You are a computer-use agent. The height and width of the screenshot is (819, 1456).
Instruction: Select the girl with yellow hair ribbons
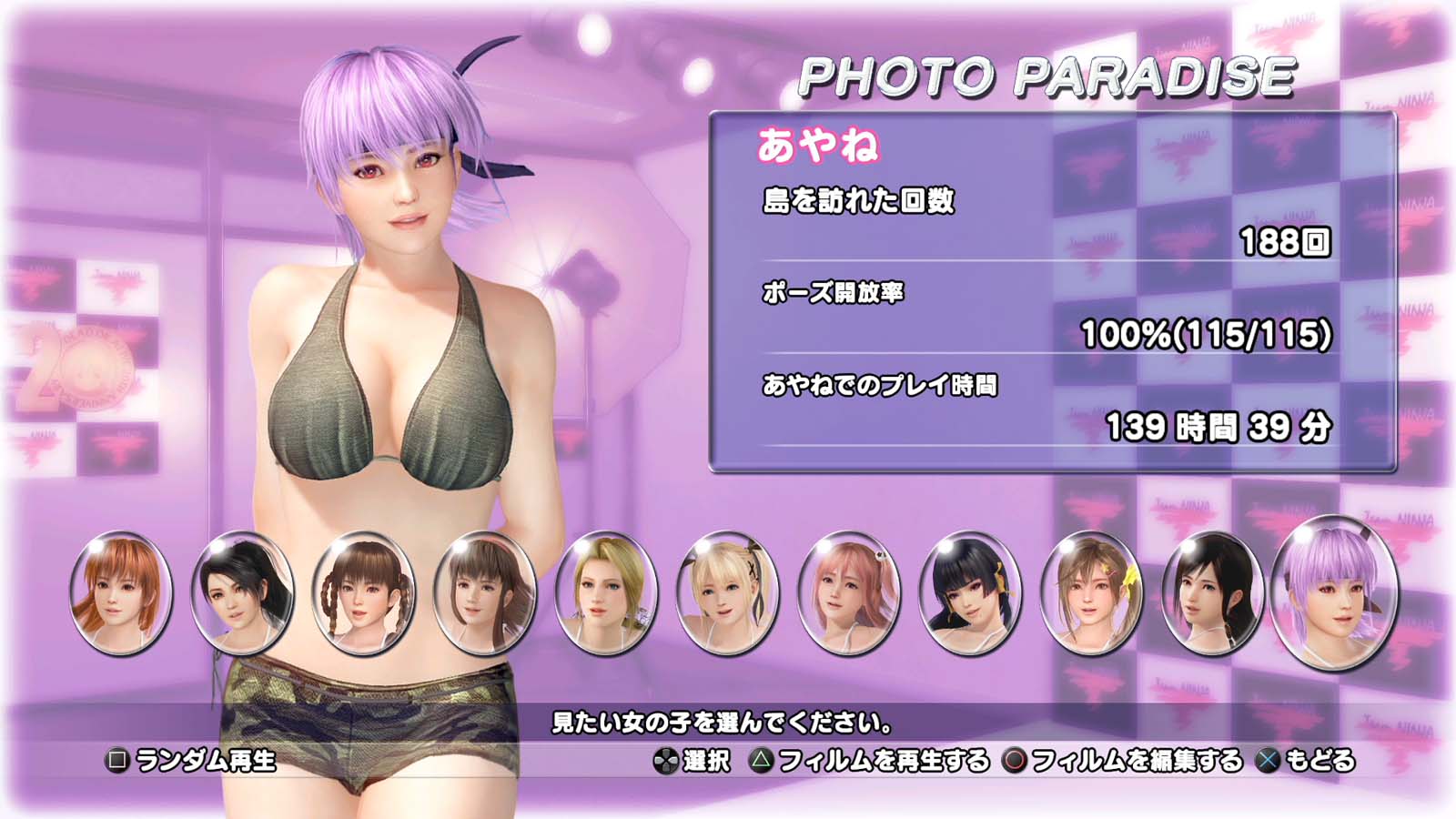[1091, 592]
